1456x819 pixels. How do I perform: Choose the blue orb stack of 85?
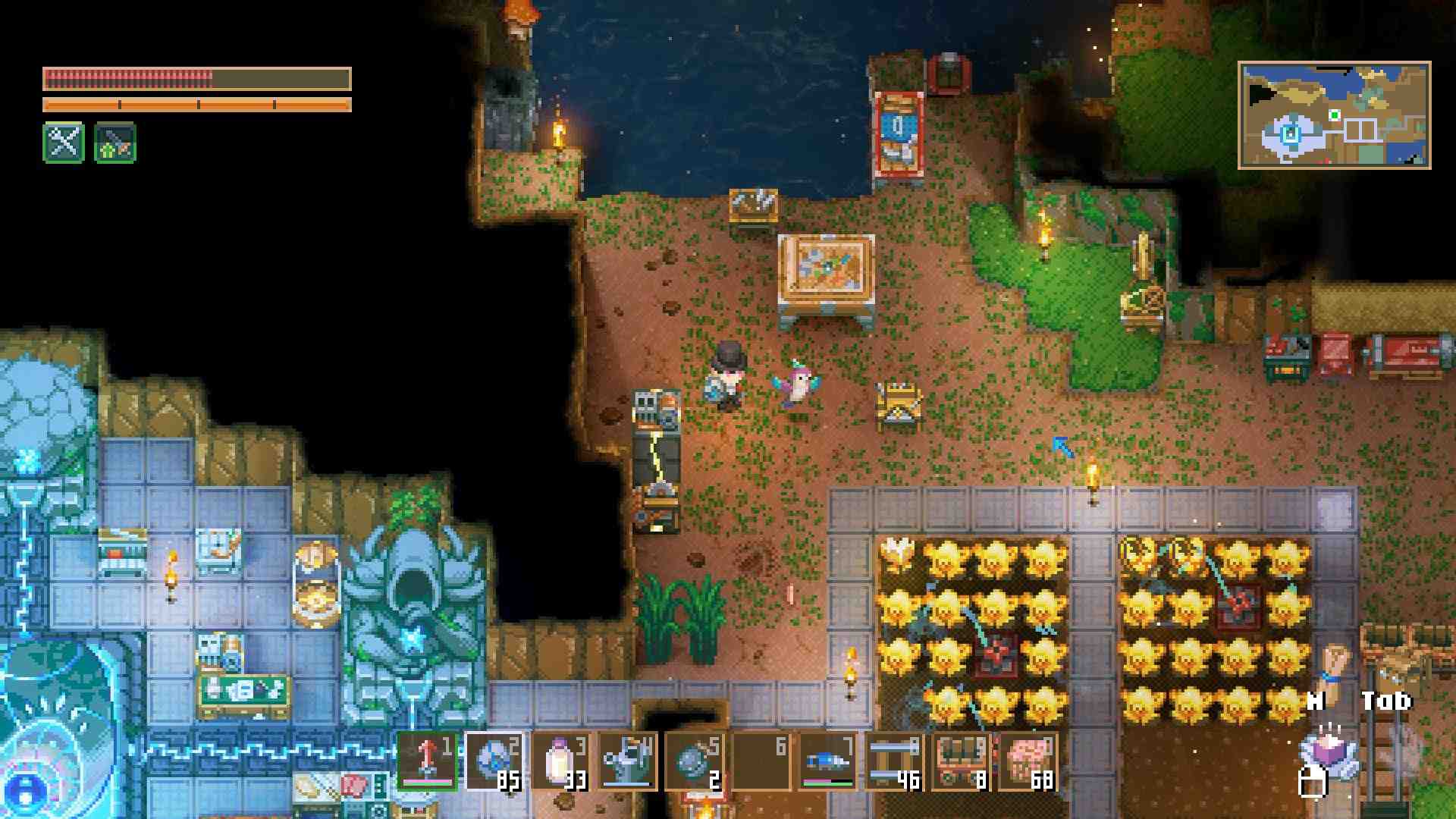(x=494, y=761)
